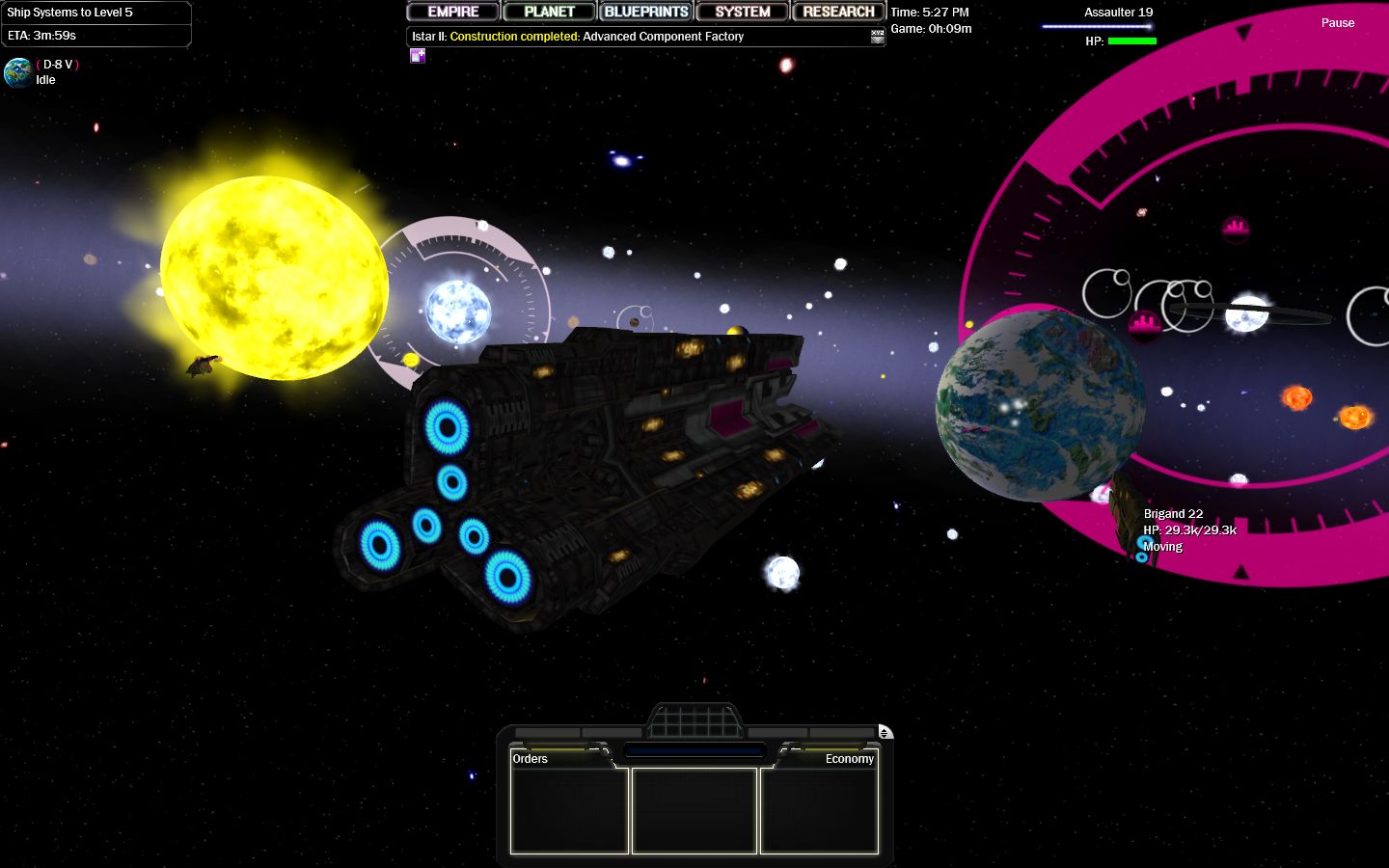Open the Orders section of the command panel

tap(530, 759)
